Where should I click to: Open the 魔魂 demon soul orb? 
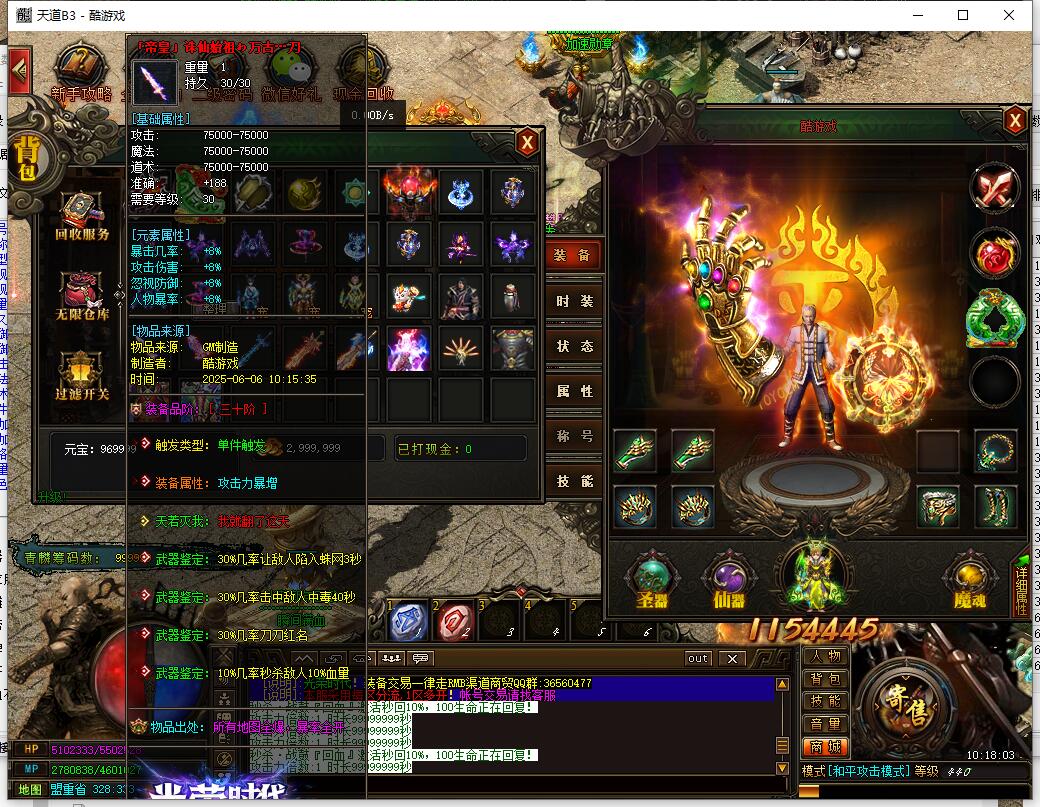coord(968,581)
